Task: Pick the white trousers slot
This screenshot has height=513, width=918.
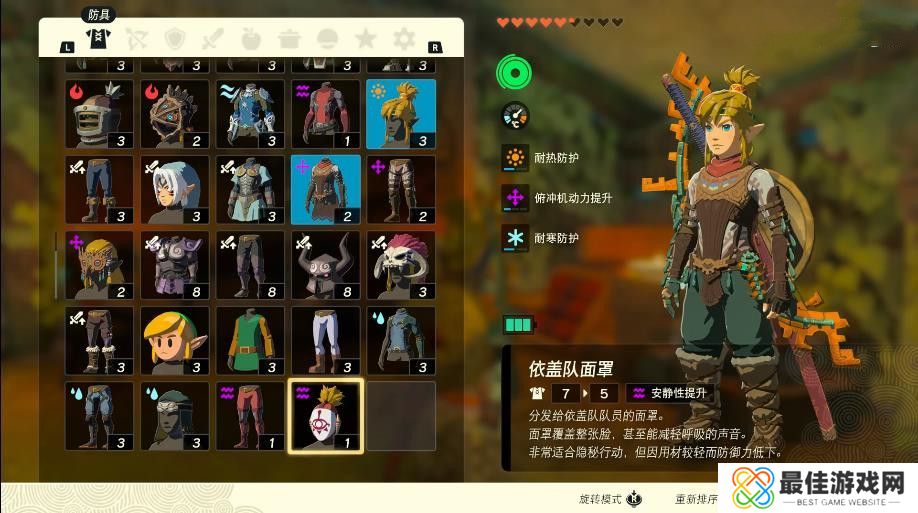Action: pyautogui.click(x=325, y=340)
